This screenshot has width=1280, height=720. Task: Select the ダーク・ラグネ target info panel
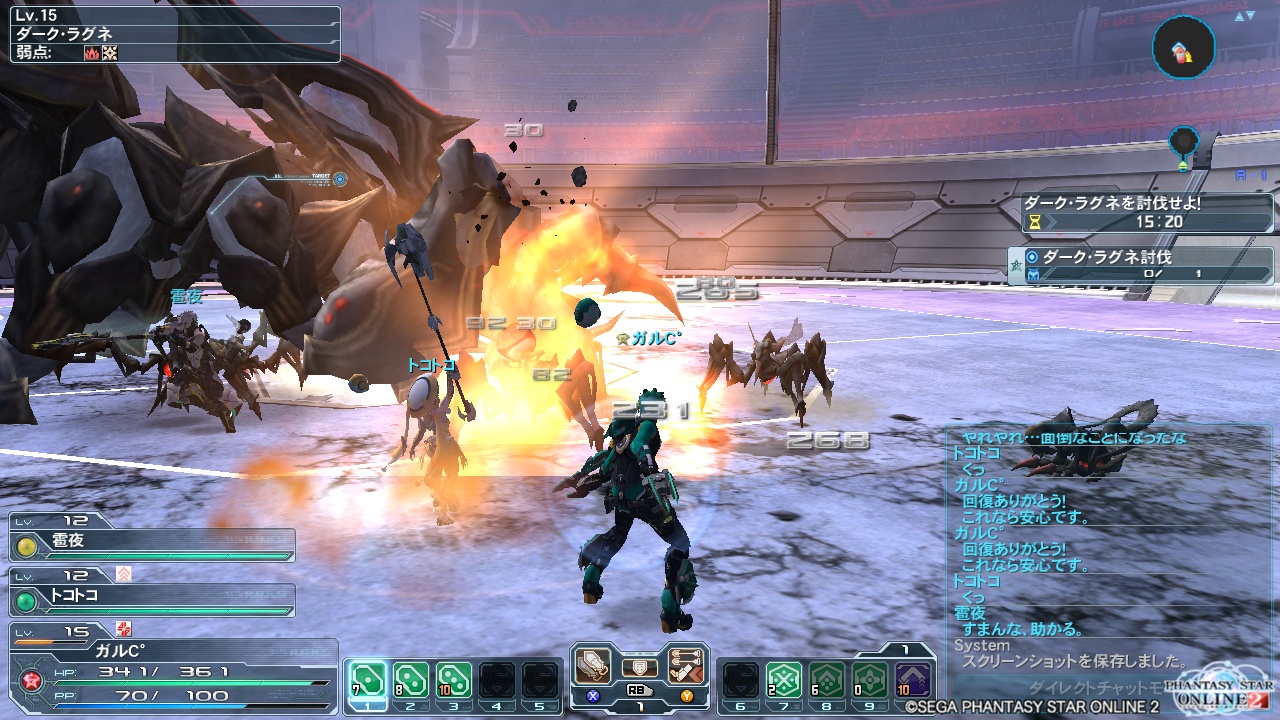click(175, 34)
